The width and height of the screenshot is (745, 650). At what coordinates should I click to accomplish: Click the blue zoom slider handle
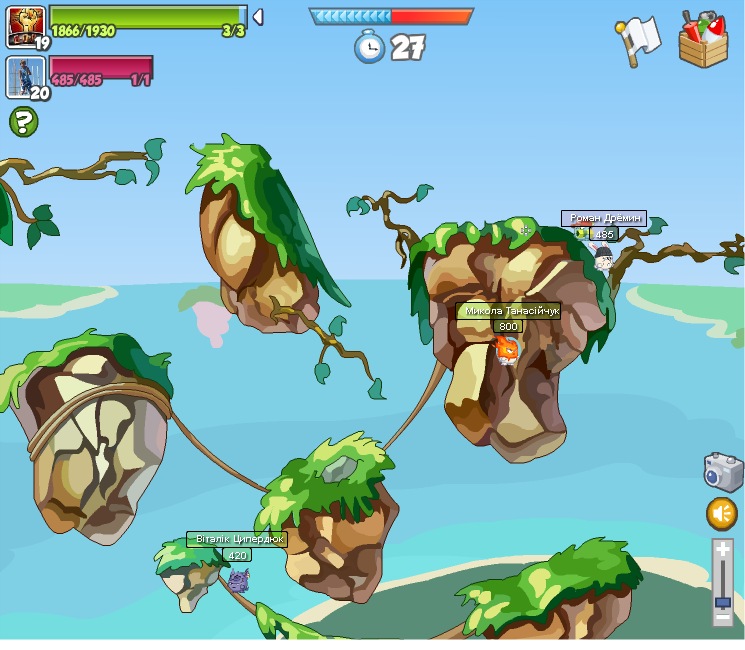[x=722, y=603]
